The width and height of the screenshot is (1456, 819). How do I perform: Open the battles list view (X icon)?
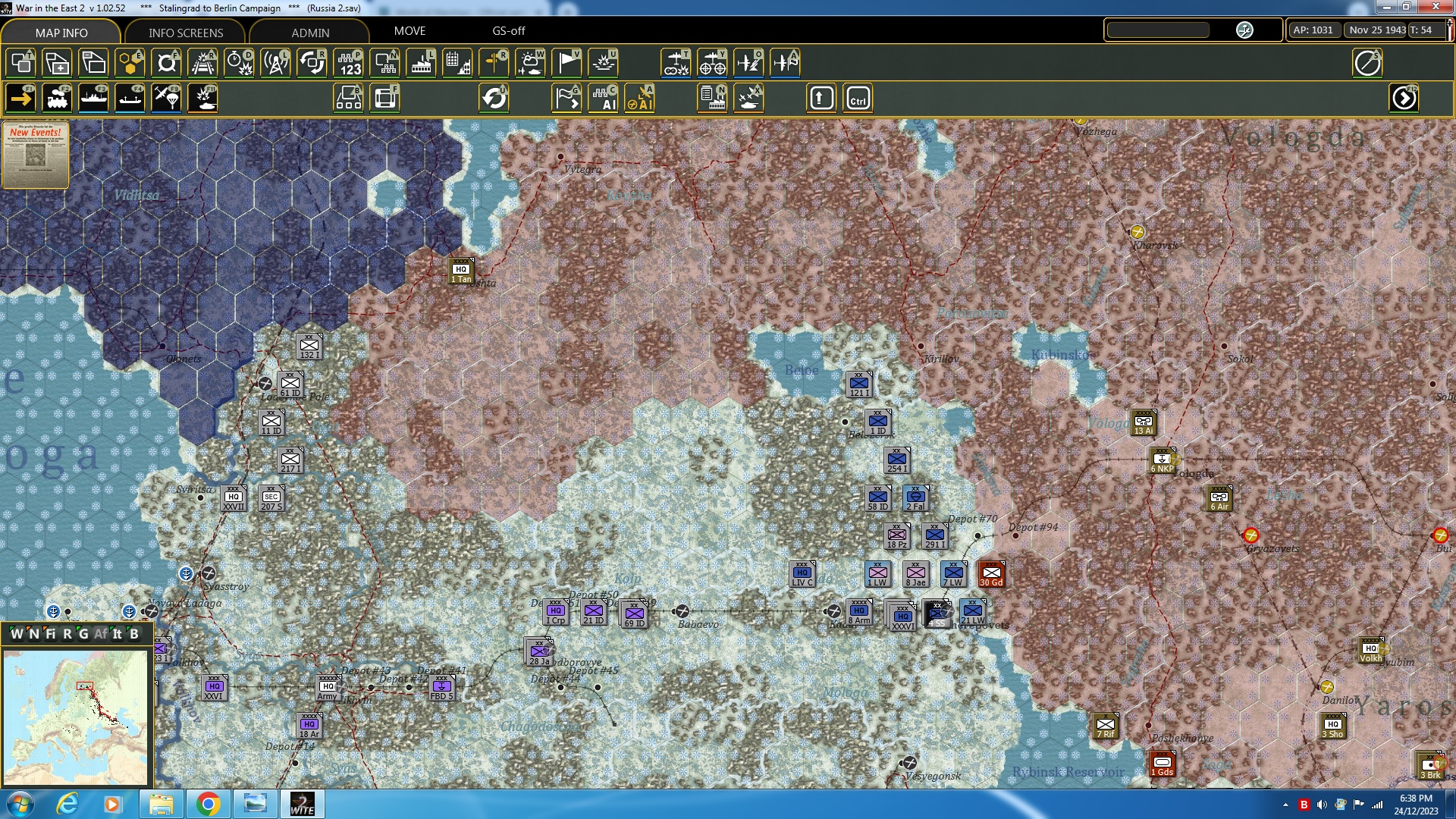coord(749,98)
